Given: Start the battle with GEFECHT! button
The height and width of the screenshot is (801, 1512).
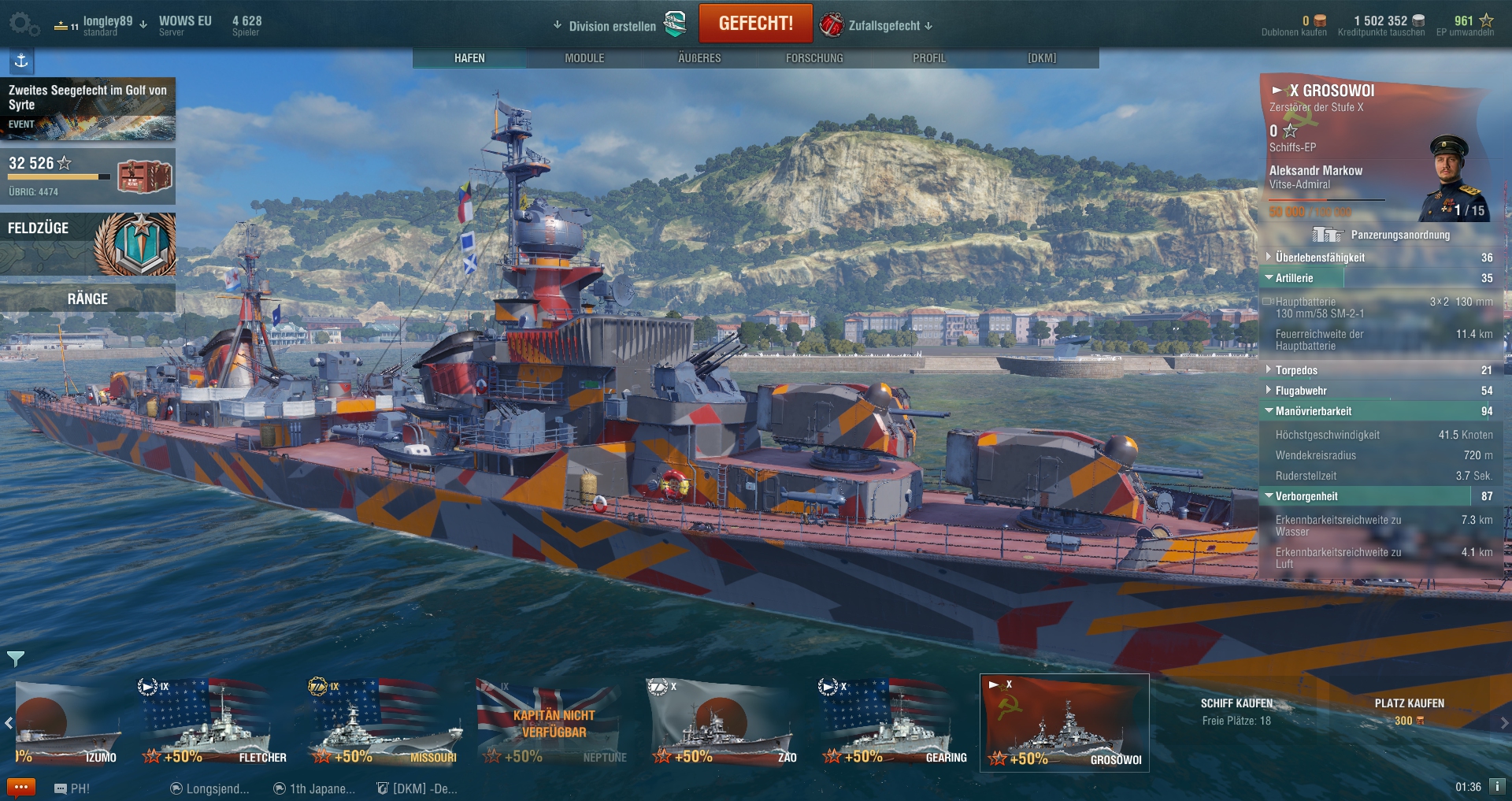Looking at the screenshot, I should (x=755, y=24).
